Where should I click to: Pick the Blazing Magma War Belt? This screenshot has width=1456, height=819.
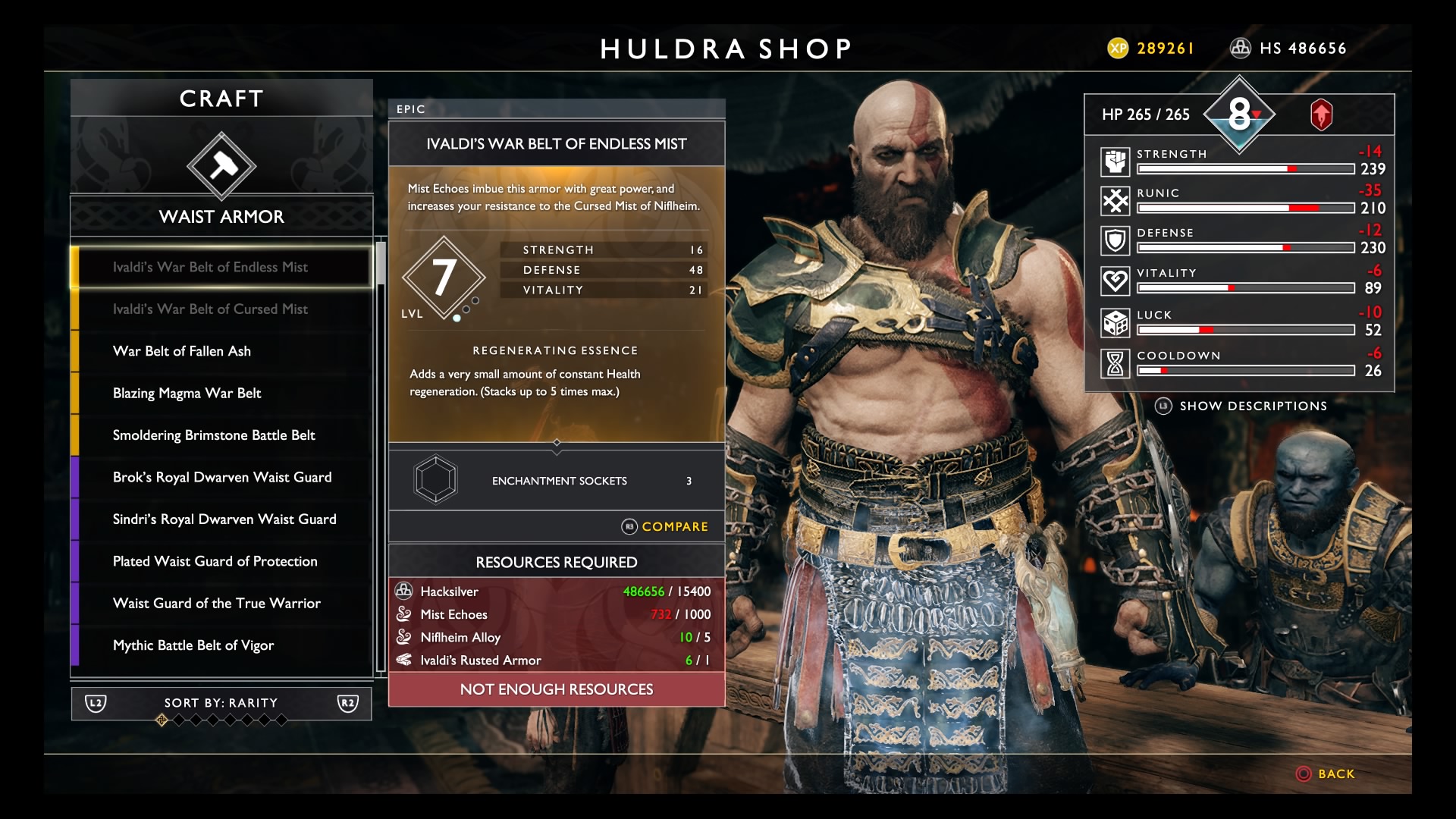[221, 393]
